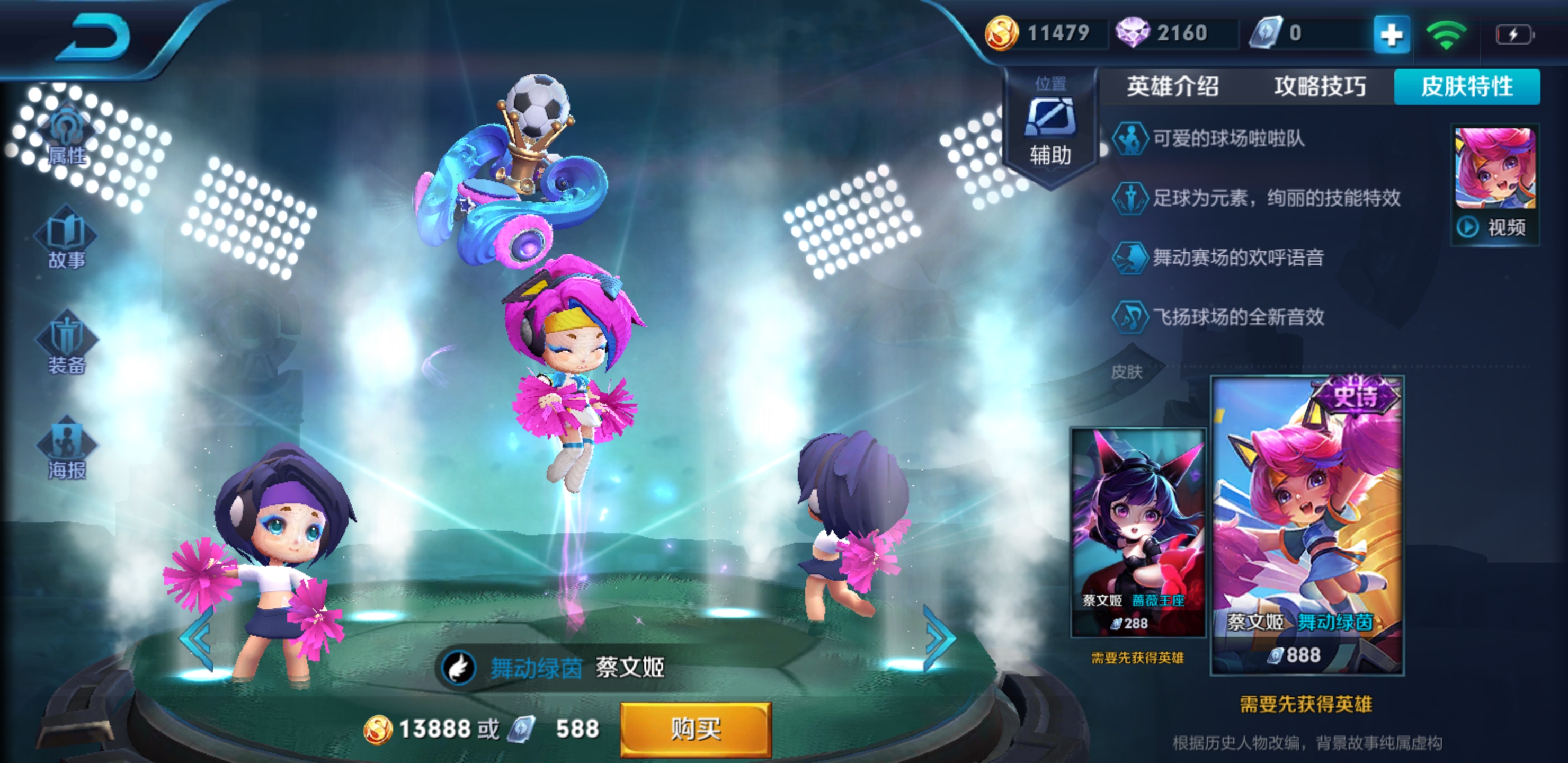Switch to the 英雄介绍 tab

1172,86
